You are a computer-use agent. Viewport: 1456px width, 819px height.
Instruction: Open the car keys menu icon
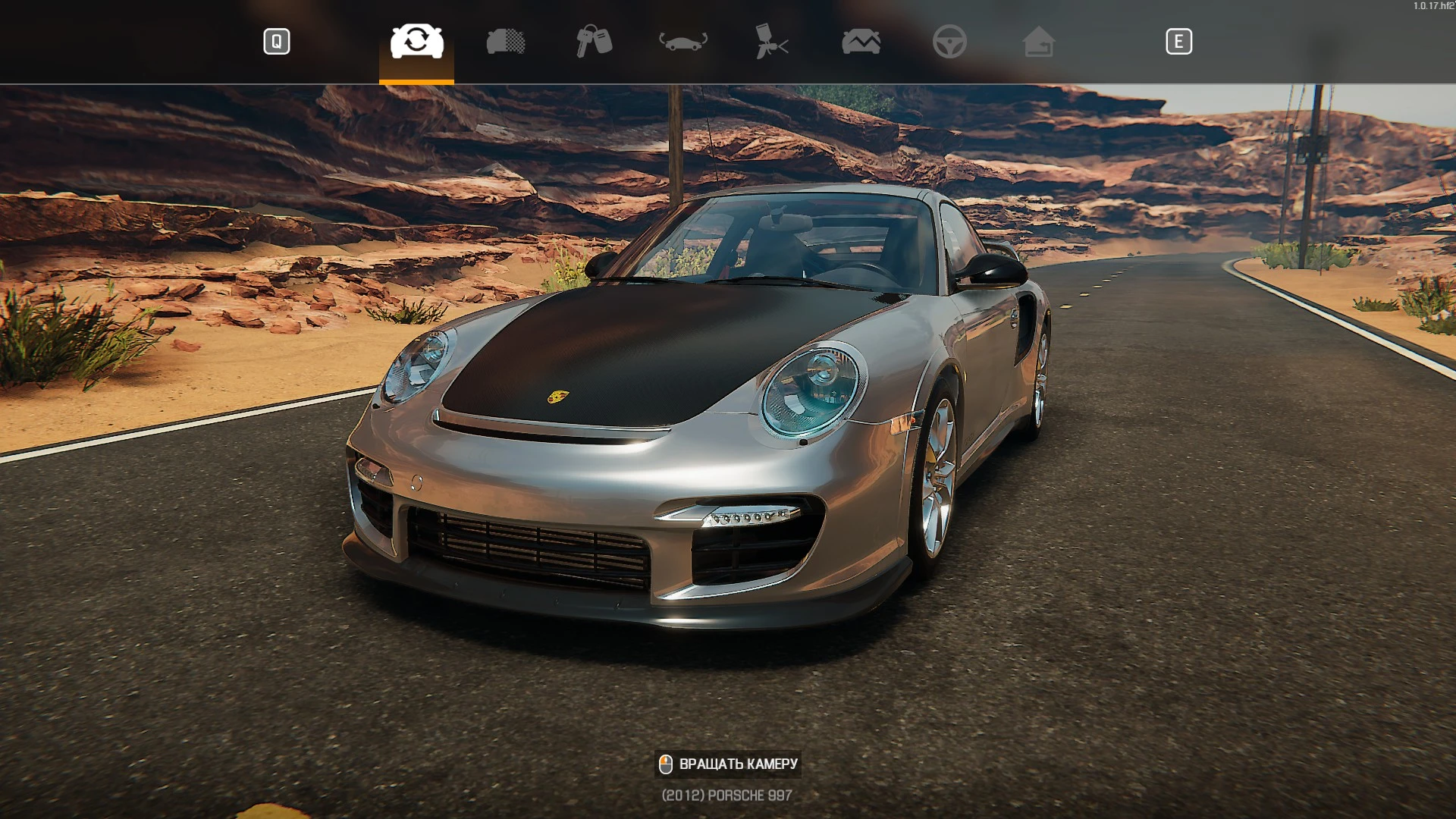(593, 42)
